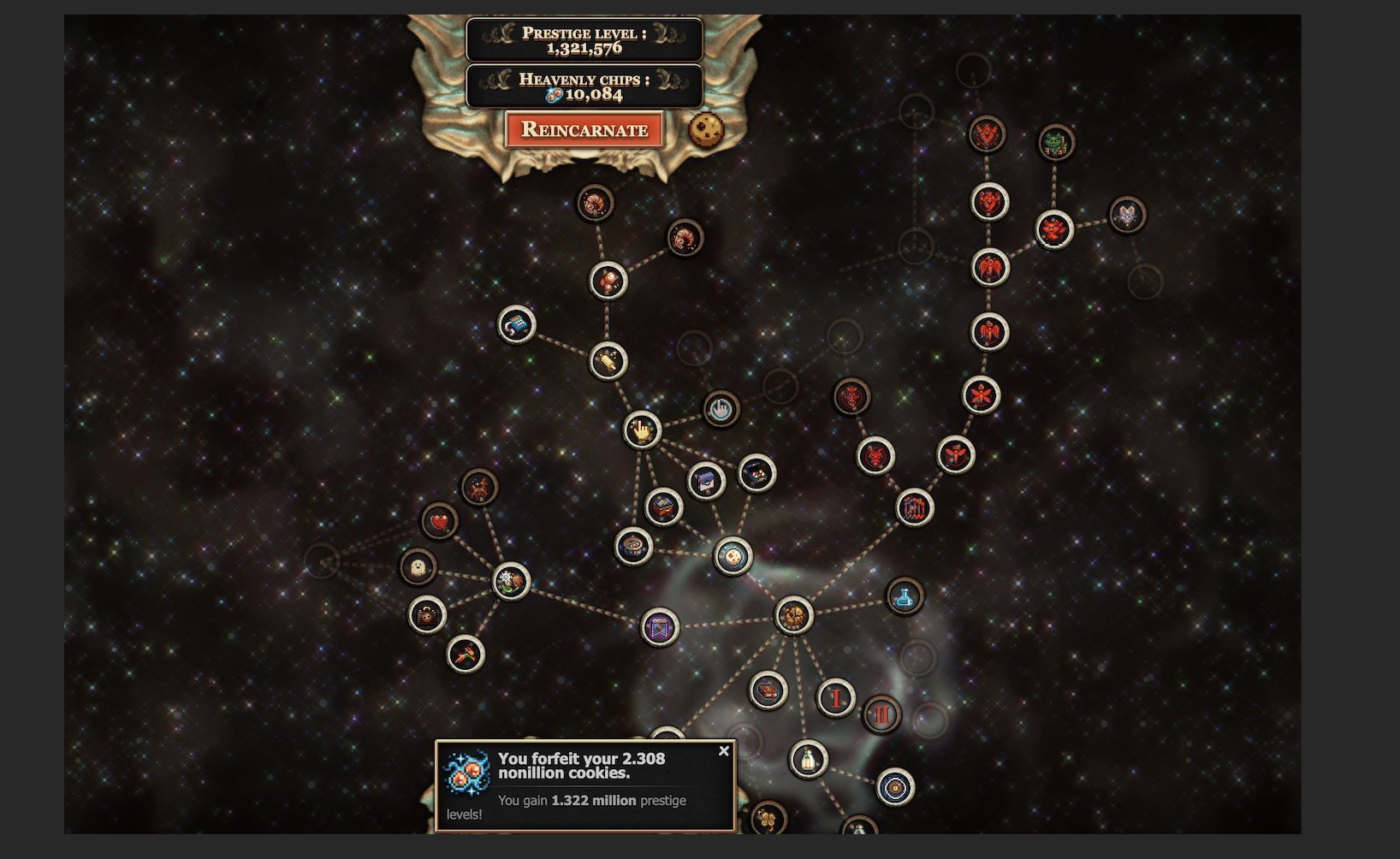
Task: Select the green kitten upgrade node
Action: click(1056, 143)
